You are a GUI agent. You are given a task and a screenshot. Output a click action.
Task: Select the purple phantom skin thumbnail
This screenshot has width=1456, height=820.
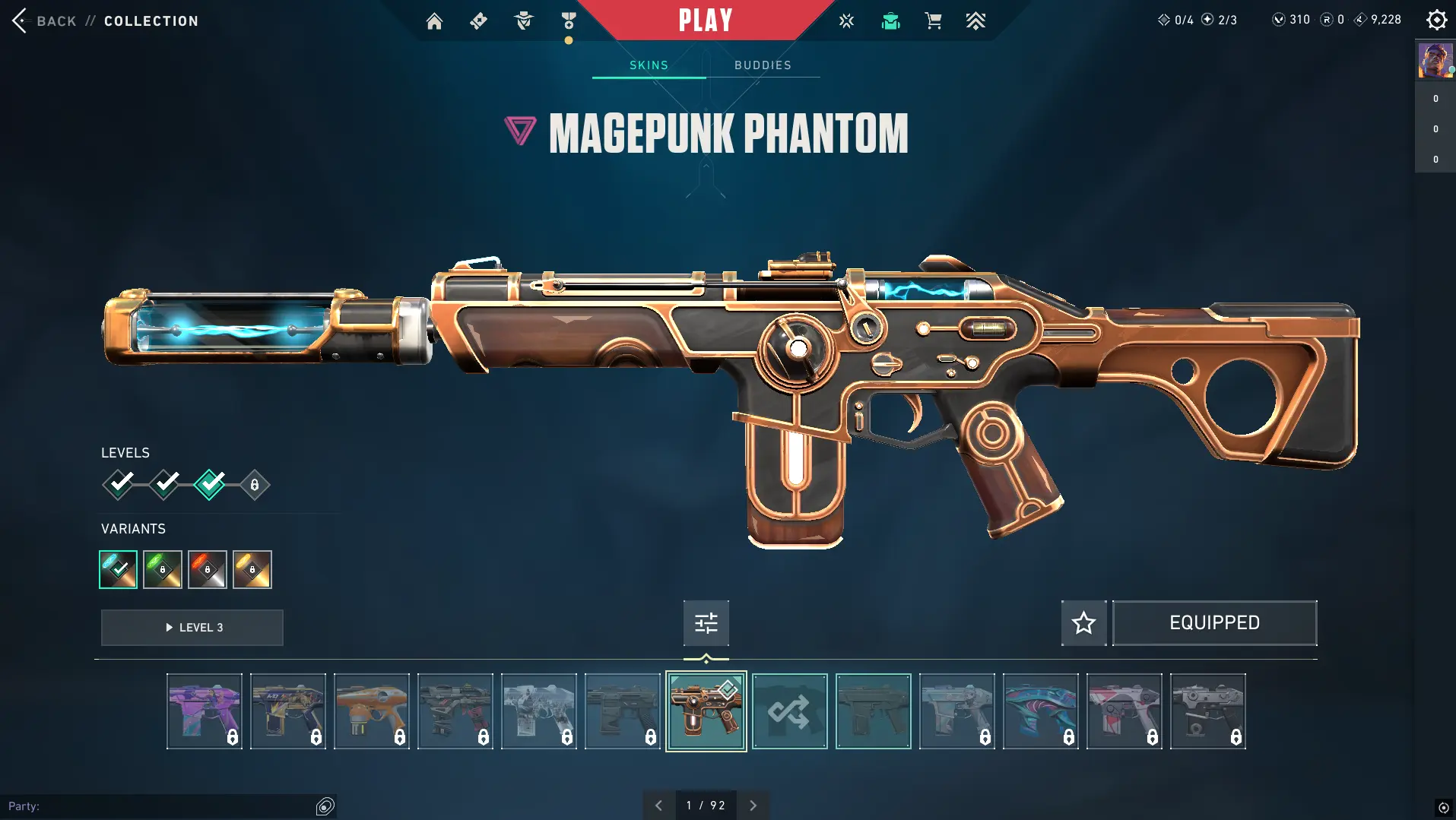point(205,711)
